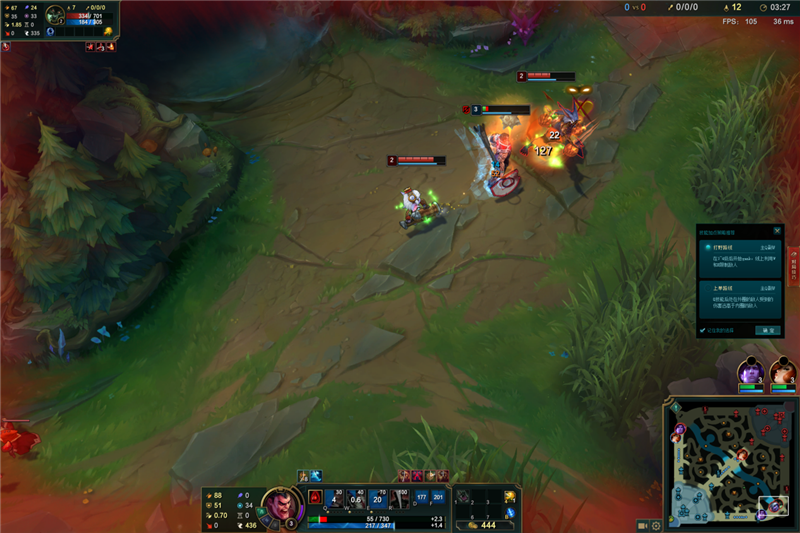
Task: Activate the R ultimate ability icon
Action: pos(399,497)
